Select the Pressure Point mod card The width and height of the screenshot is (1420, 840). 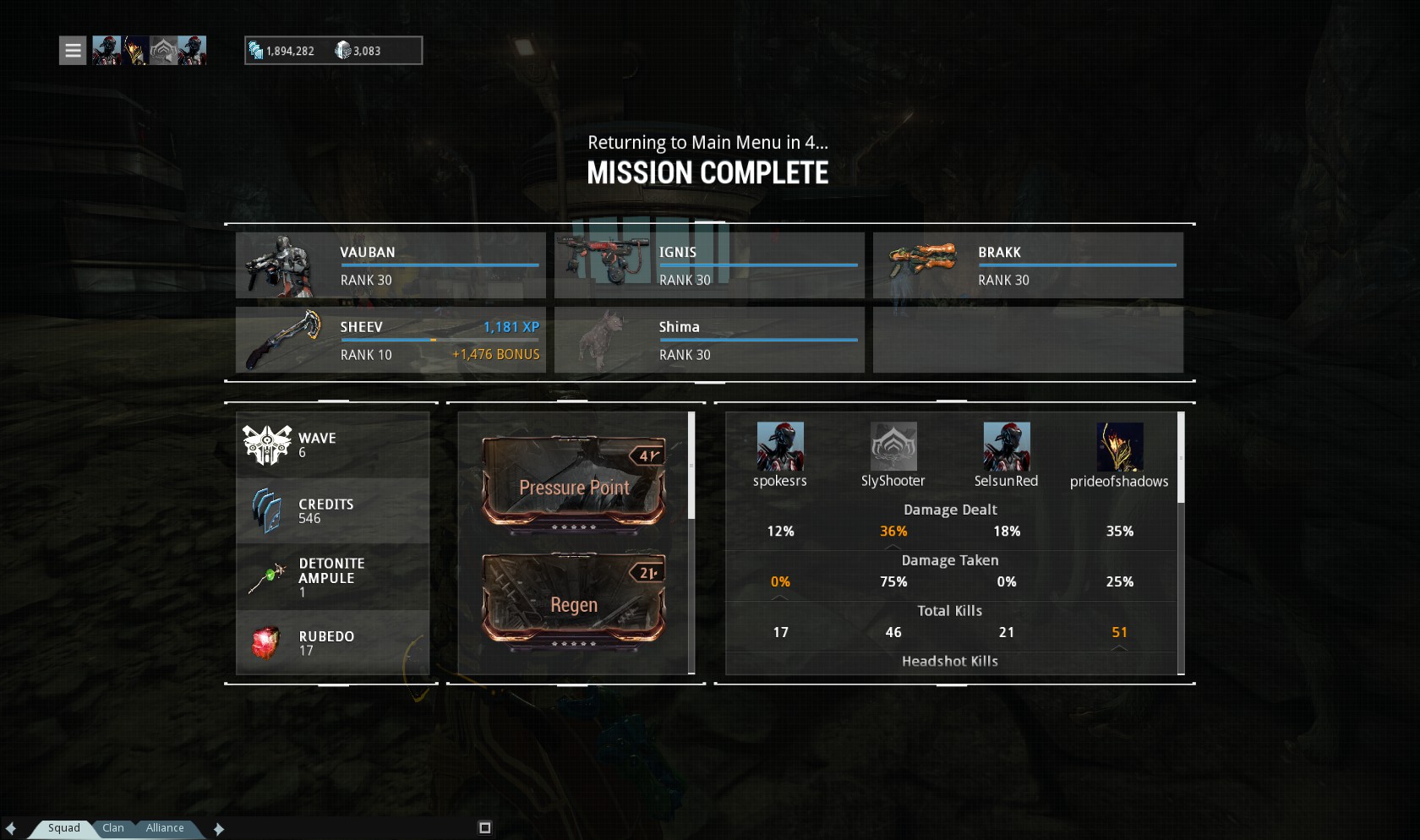574,482
